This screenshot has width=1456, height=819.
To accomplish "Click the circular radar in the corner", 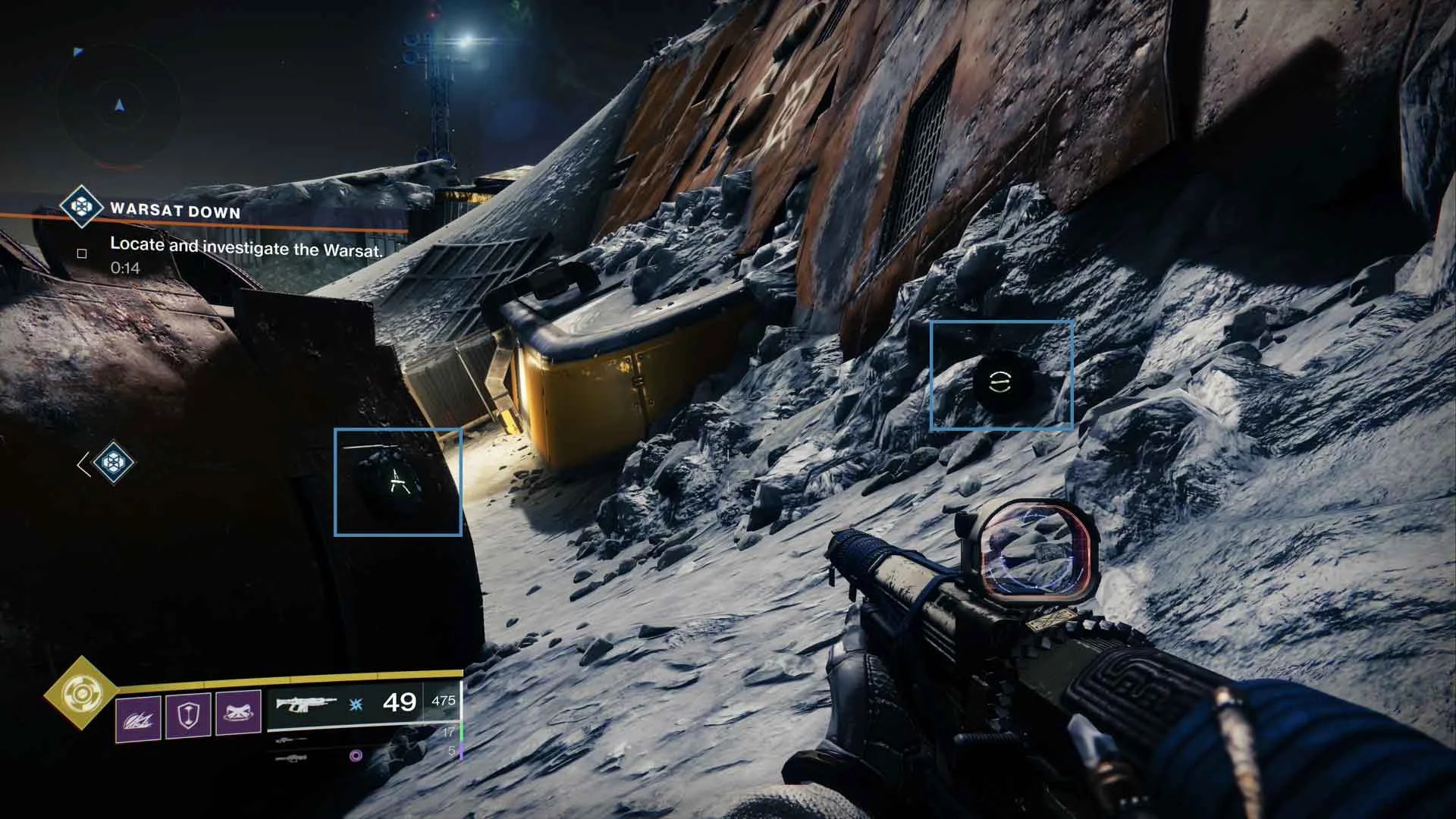I will [119, 105].
